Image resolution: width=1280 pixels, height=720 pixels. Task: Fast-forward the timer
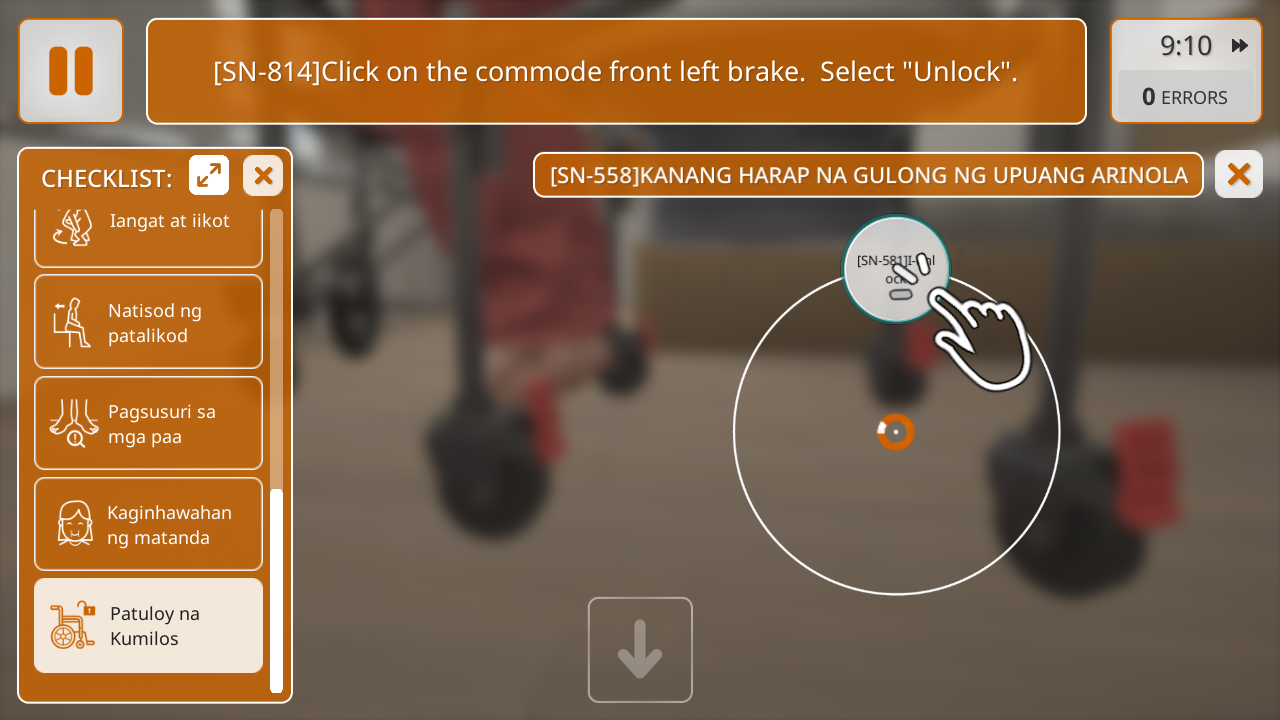(x=1239, y=45)
